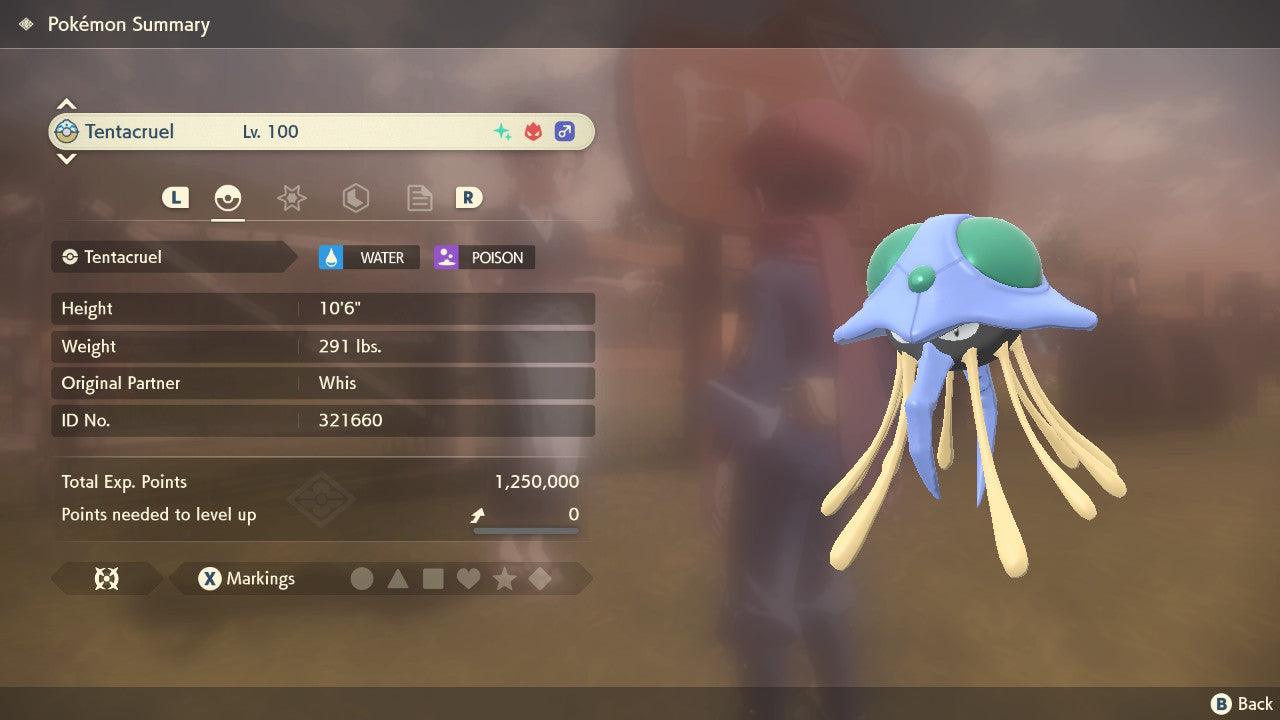Select the Poké Ball general info tab
This screenshot has width=1280, height=720.
click(229, 198)
